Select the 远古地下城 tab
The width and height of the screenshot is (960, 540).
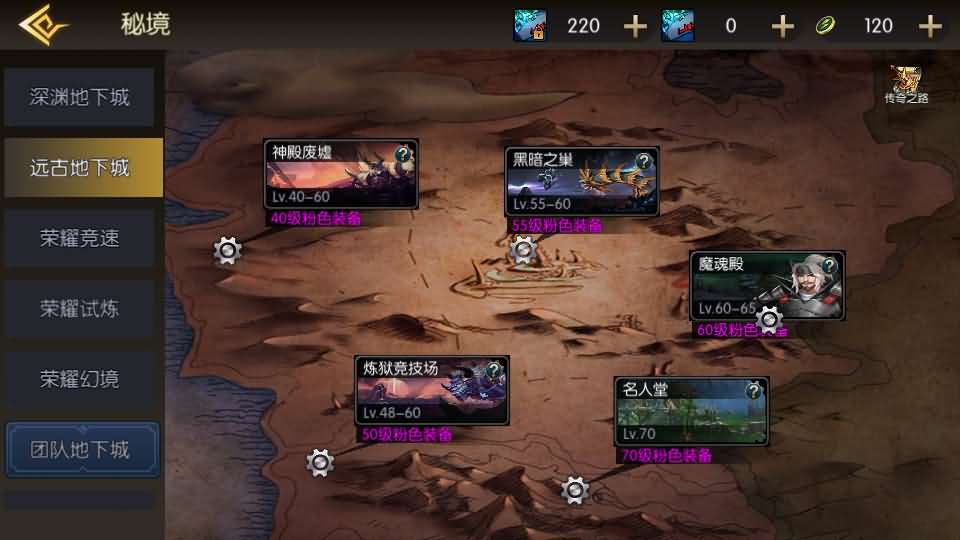click(80, 167)
